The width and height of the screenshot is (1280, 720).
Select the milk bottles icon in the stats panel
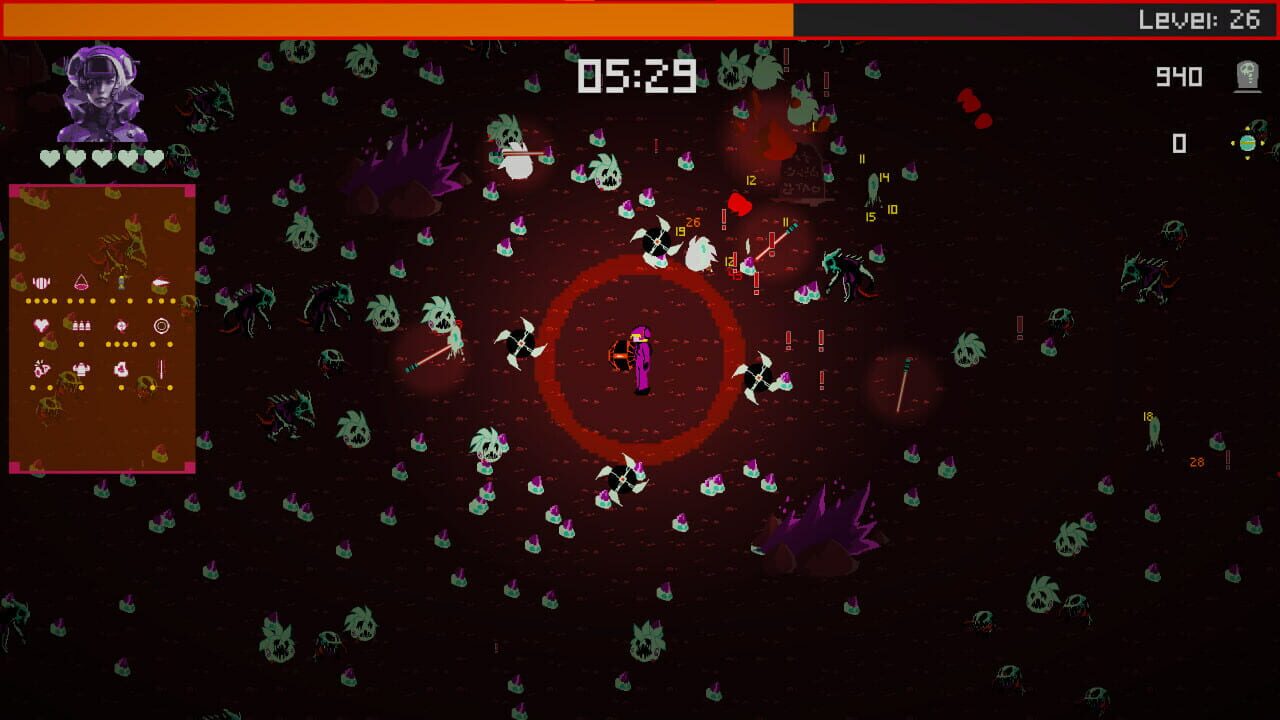coord(82,325)
